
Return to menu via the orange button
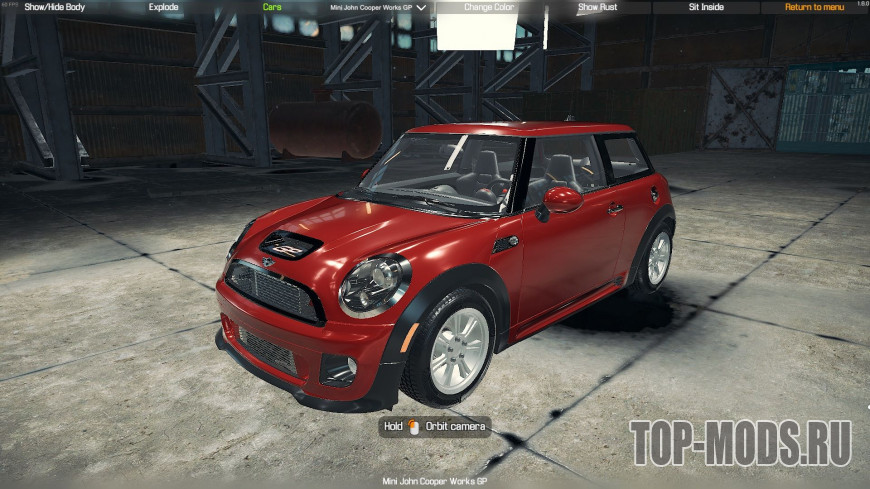(814, 7)
